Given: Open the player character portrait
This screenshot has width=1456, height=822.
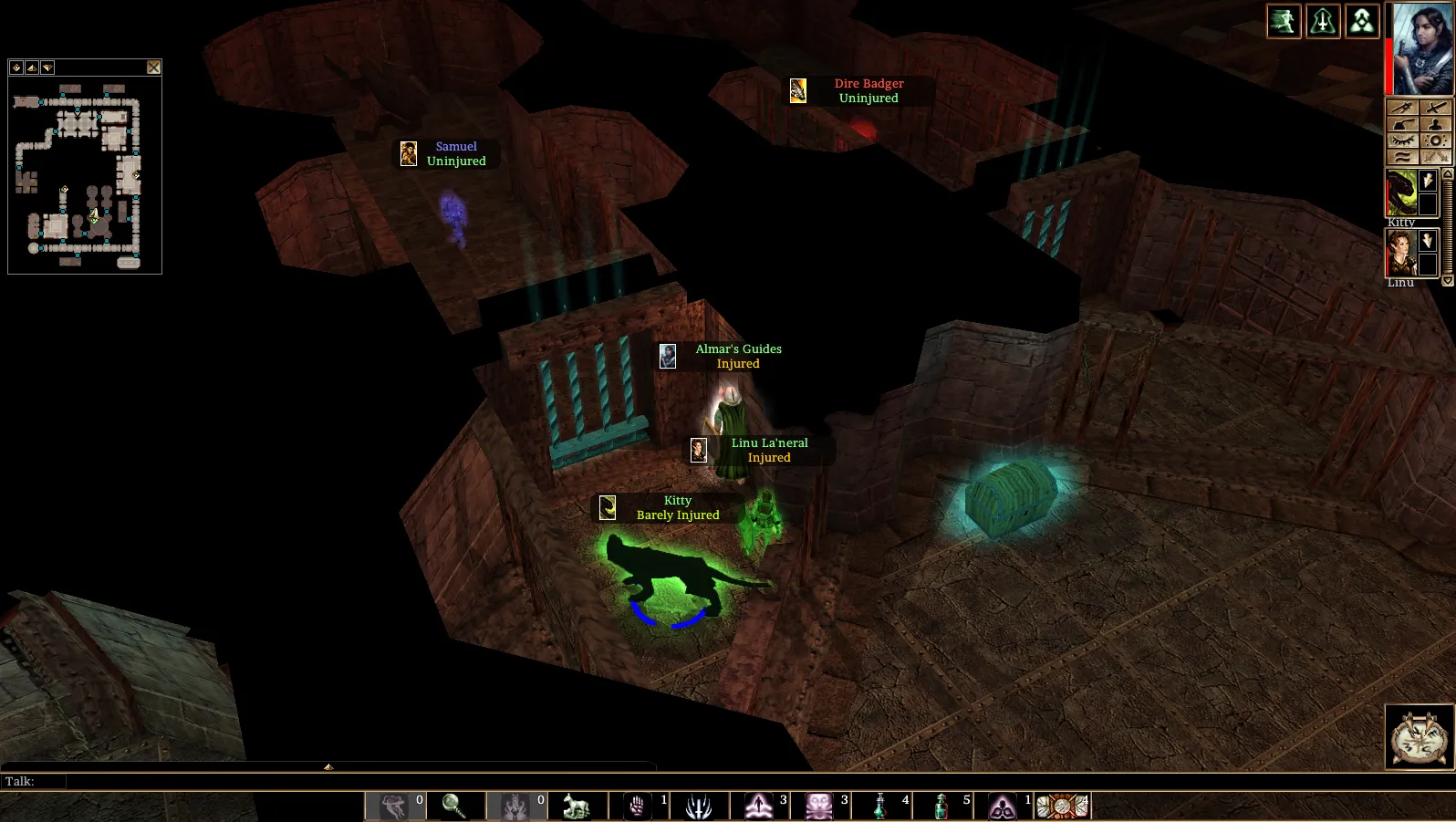Looking at the screenshot, I should pyautogui.click(x=1422, y=47).
